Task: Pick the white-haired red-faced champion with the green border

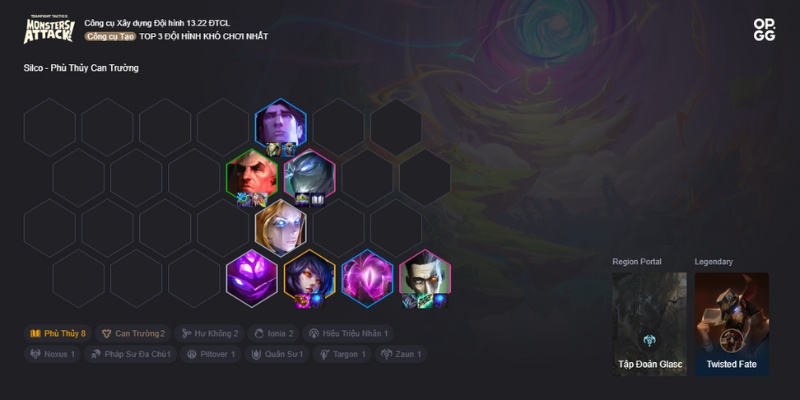Action: pos(251,175)
